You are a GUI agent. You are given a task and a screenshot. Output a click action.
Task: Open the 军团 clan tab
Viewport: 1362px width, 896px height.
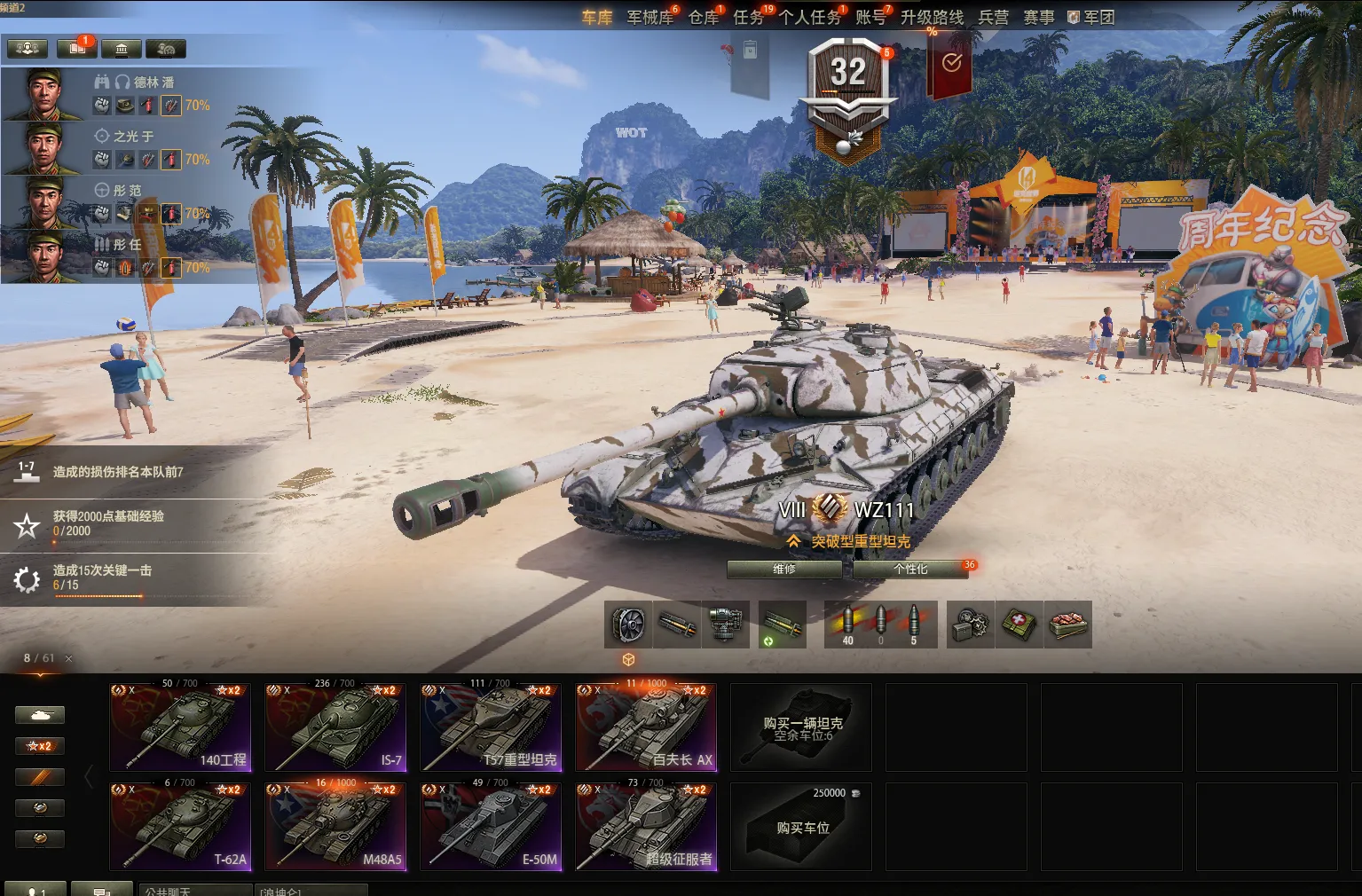coord(1091,17)
